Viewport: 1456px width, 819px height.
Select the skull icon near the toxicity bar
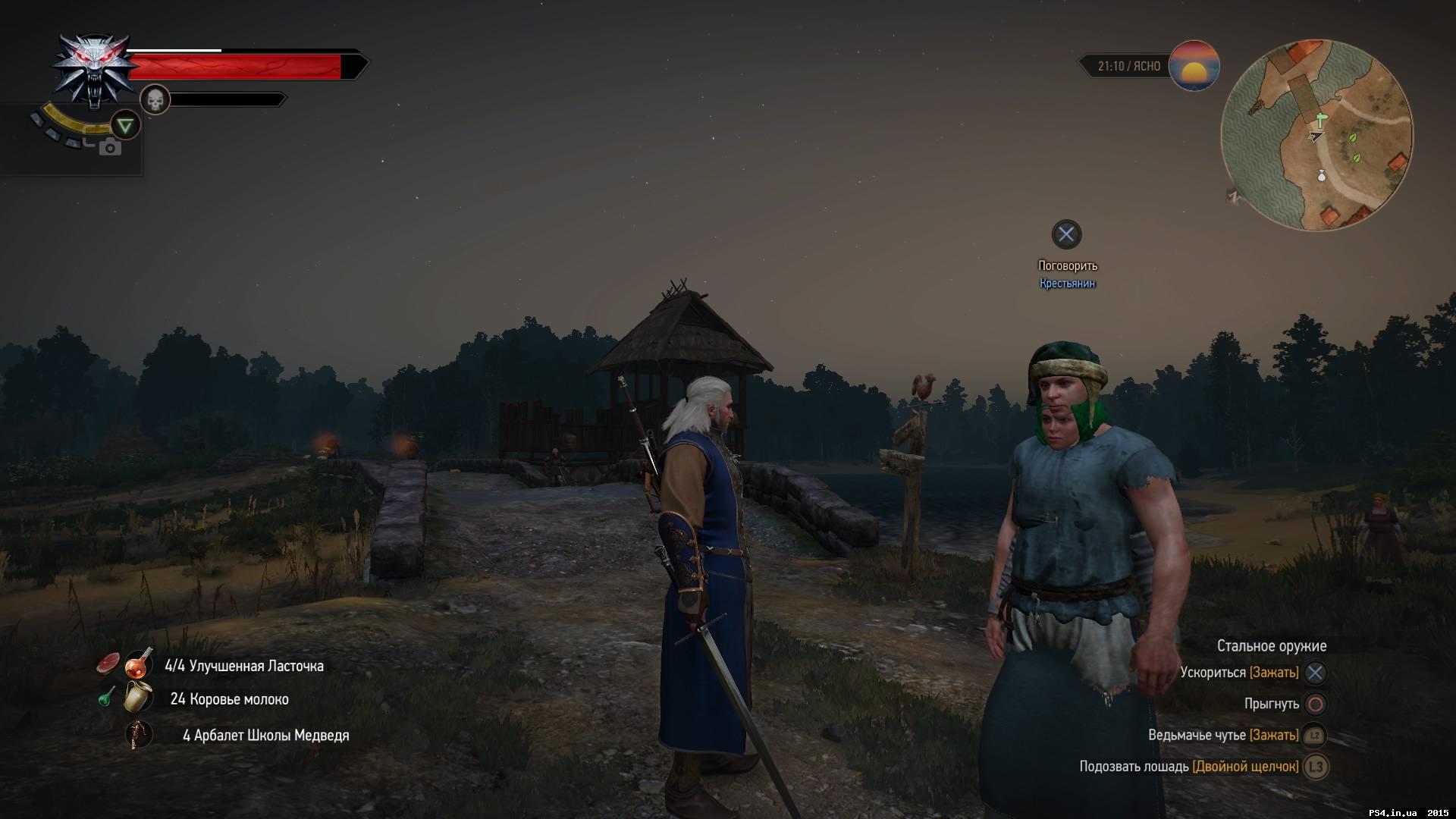tap(155, 99)
